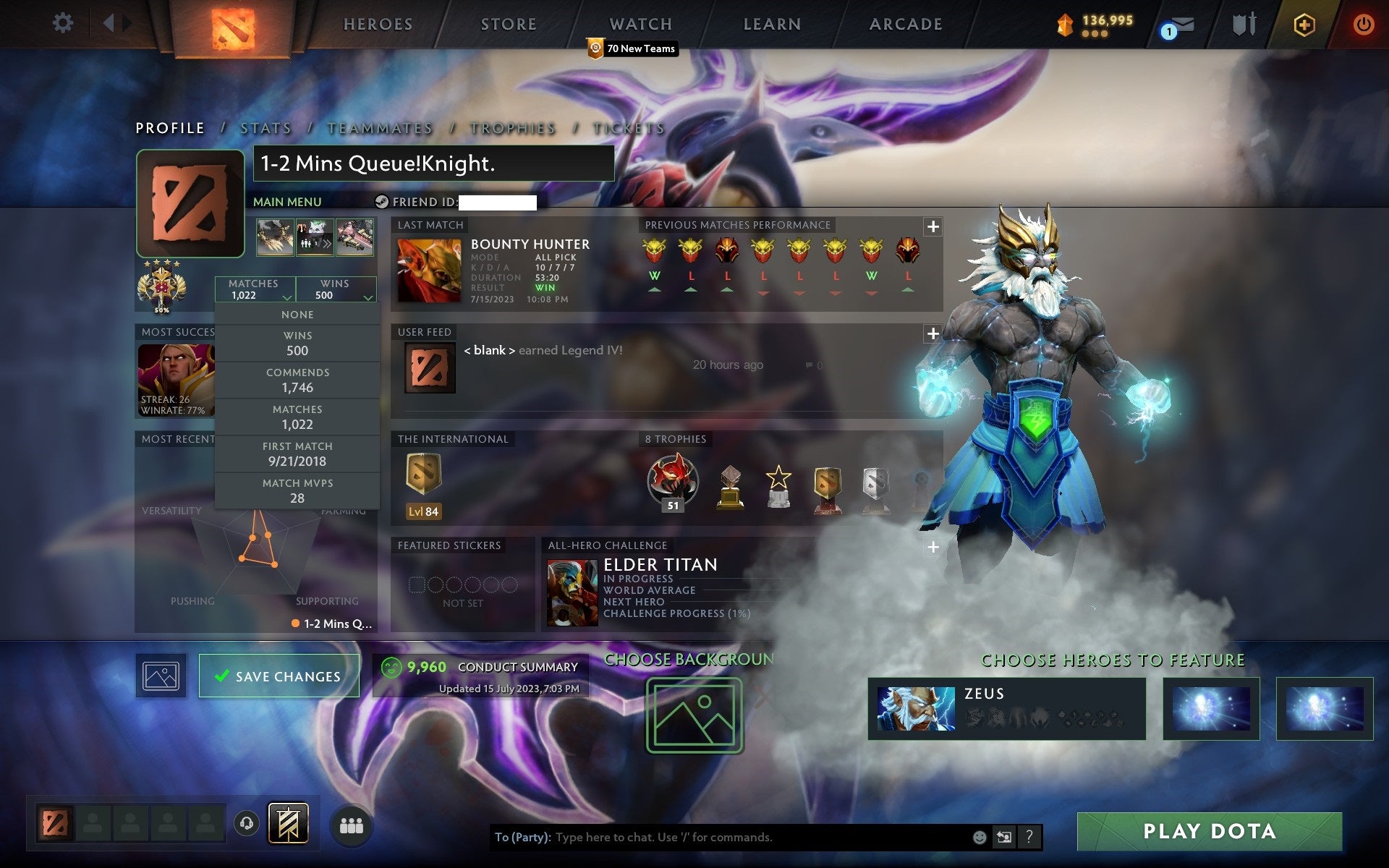Select NONE from the stat dropdown list

(297, 314)
